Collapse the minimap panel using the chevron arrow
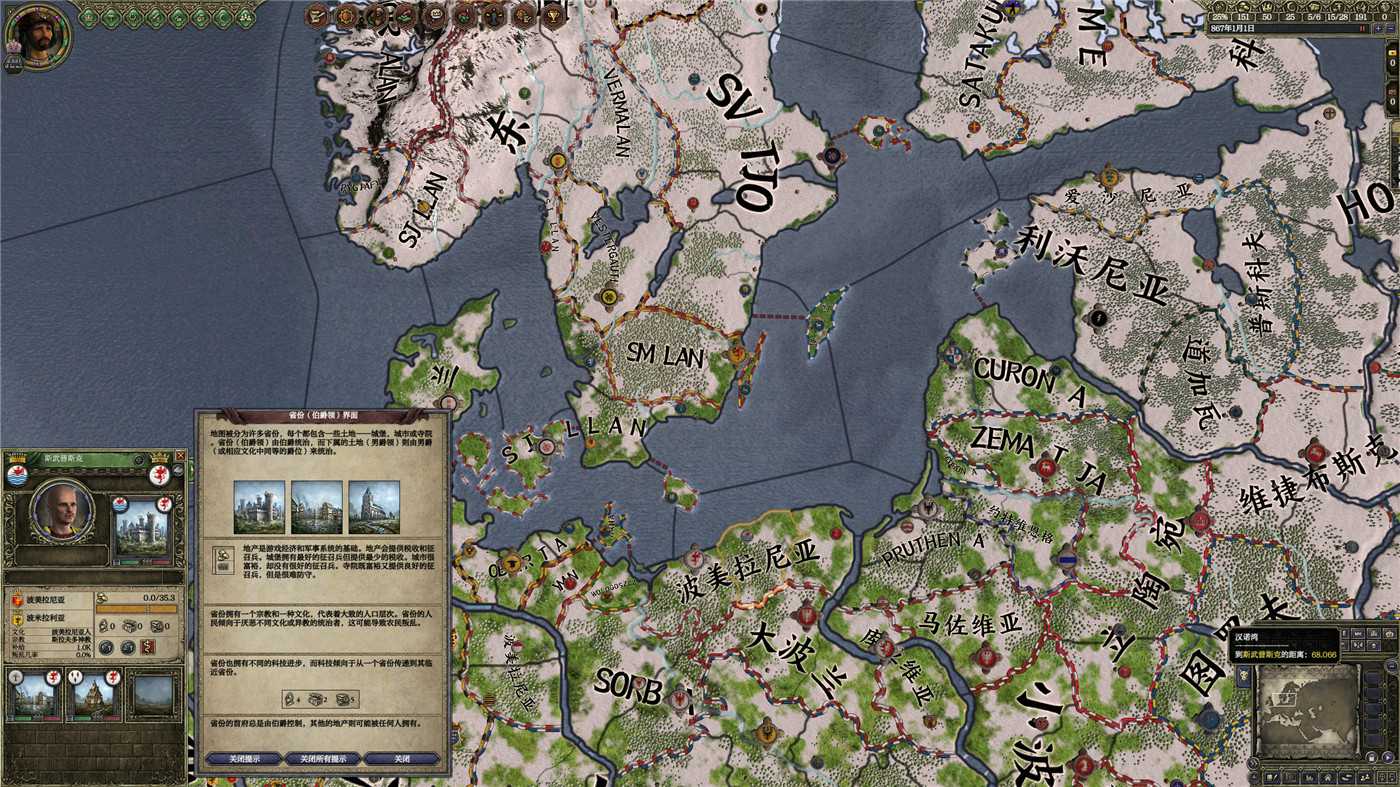 coord(1251,763)
